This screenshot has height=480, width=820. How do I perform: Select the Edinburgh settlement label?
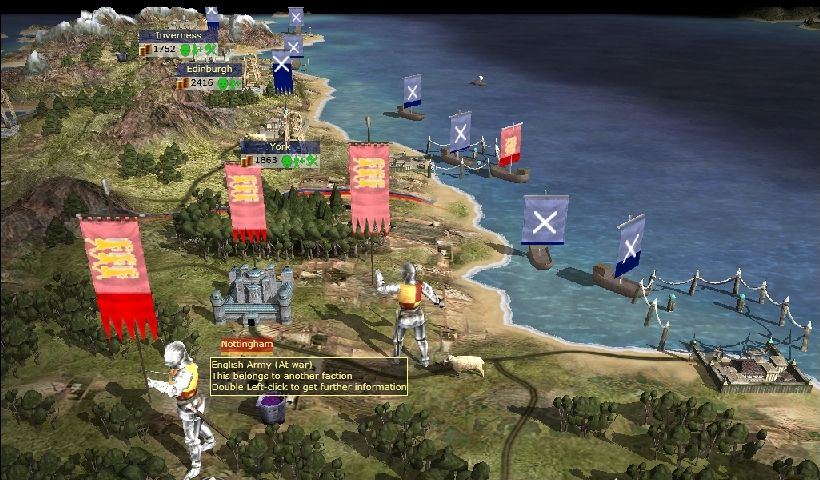coord(209,69)
